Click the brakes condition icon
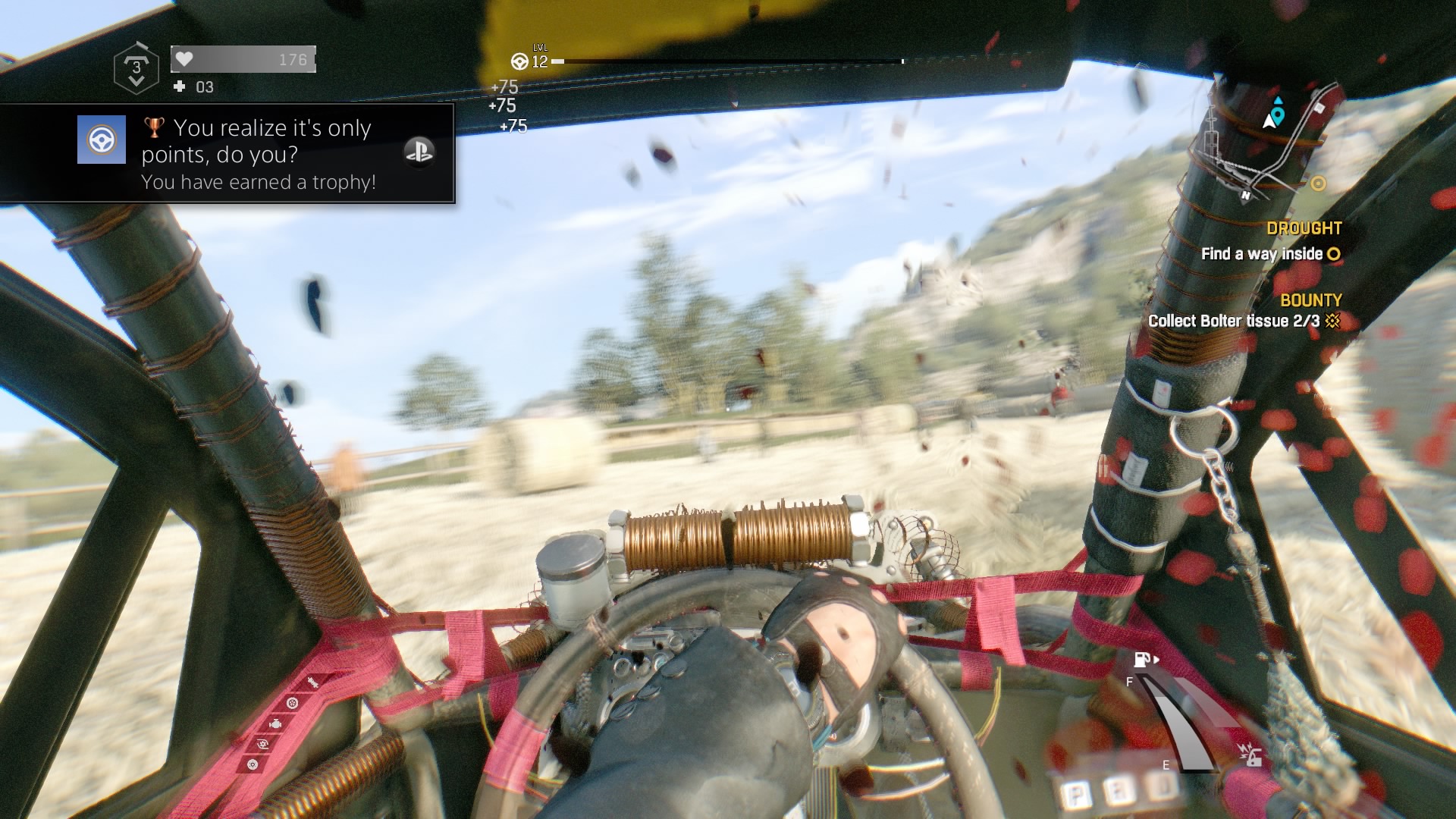 (253, 765)
